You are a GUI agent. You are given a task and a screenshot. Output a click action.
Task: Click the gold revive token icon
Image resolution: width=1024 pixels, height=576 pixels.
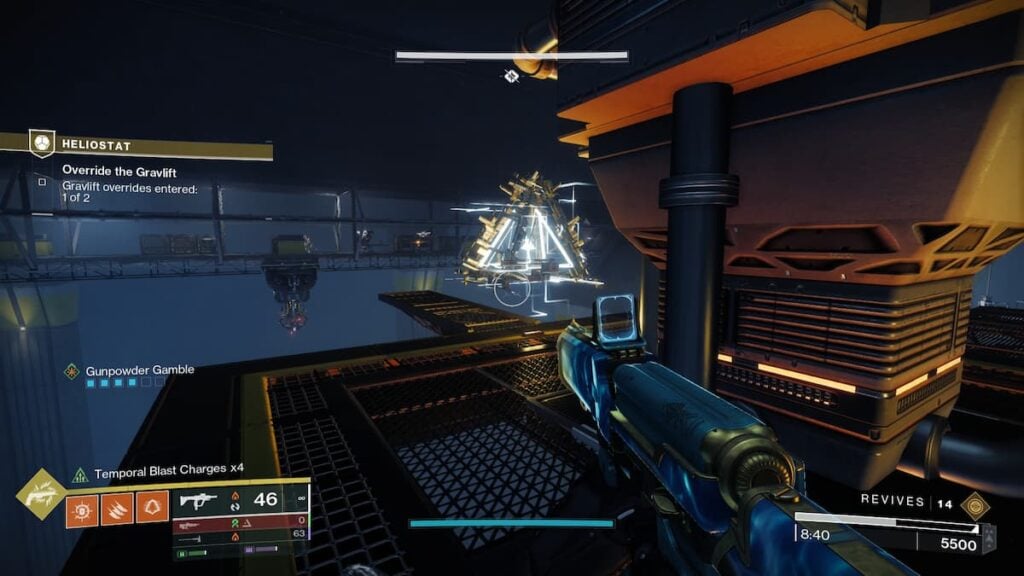pos(975,504)
